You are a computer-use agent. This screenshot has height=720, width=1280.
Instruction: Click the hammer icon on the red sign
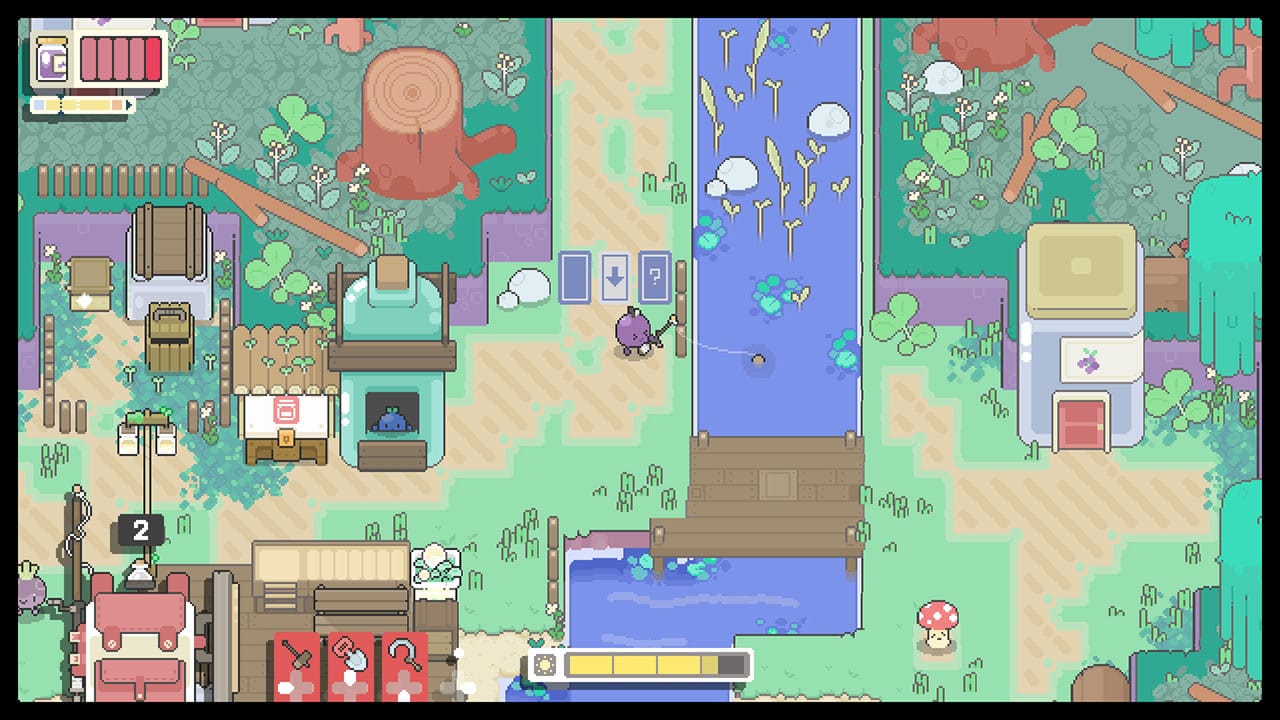296,654
